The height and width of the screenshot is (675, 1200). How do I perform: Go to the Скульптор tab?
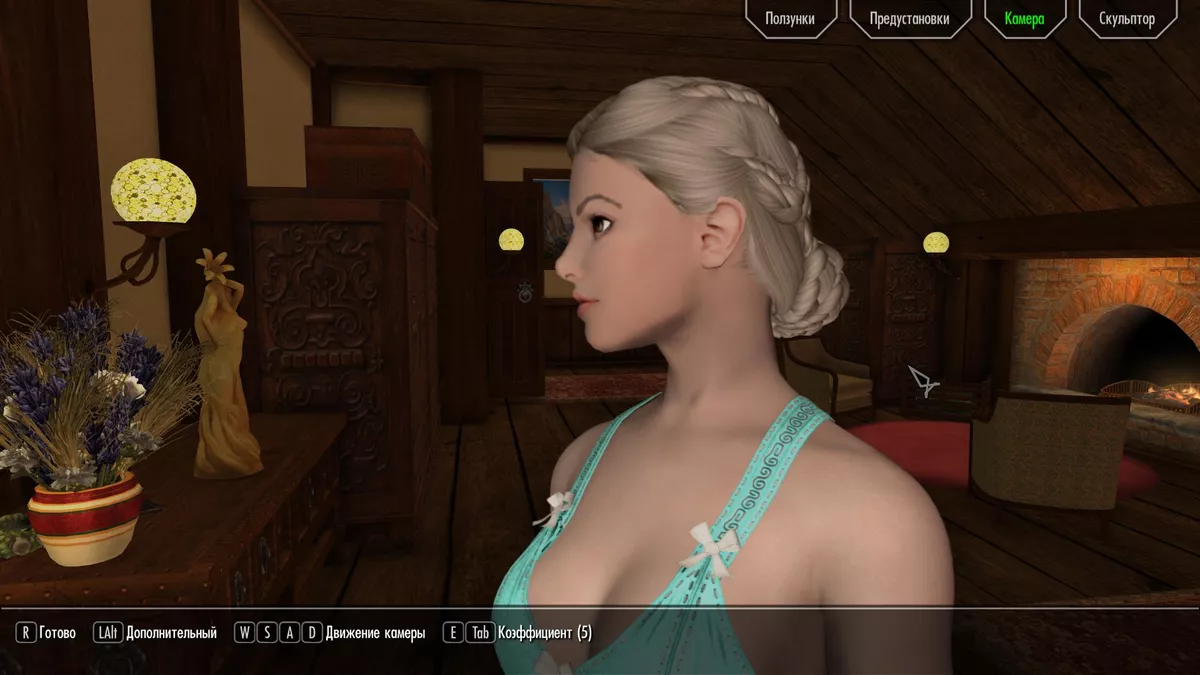point(1126,19)
